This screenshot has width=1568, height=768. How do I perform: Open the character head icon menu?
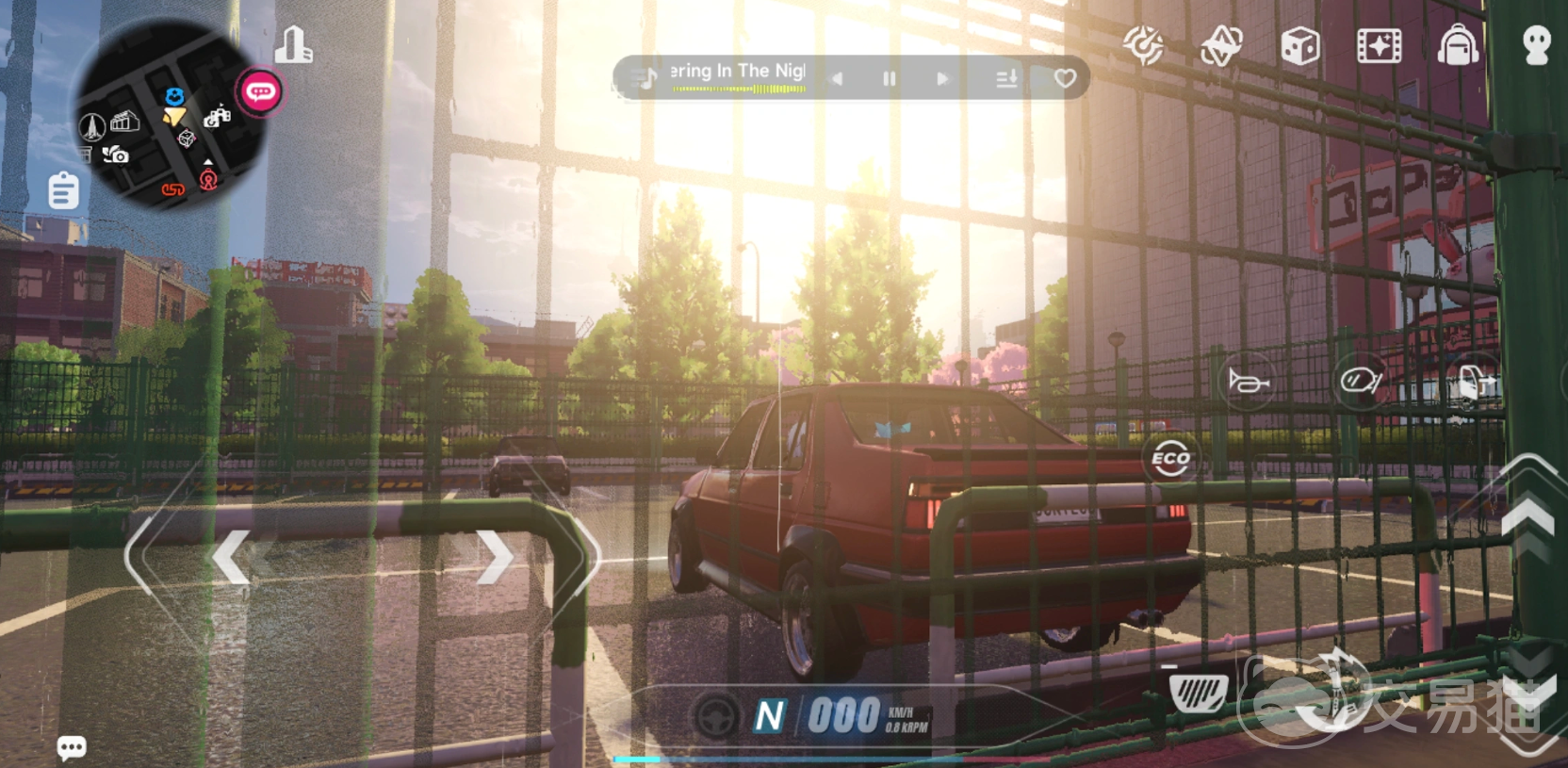(1537, 45)
